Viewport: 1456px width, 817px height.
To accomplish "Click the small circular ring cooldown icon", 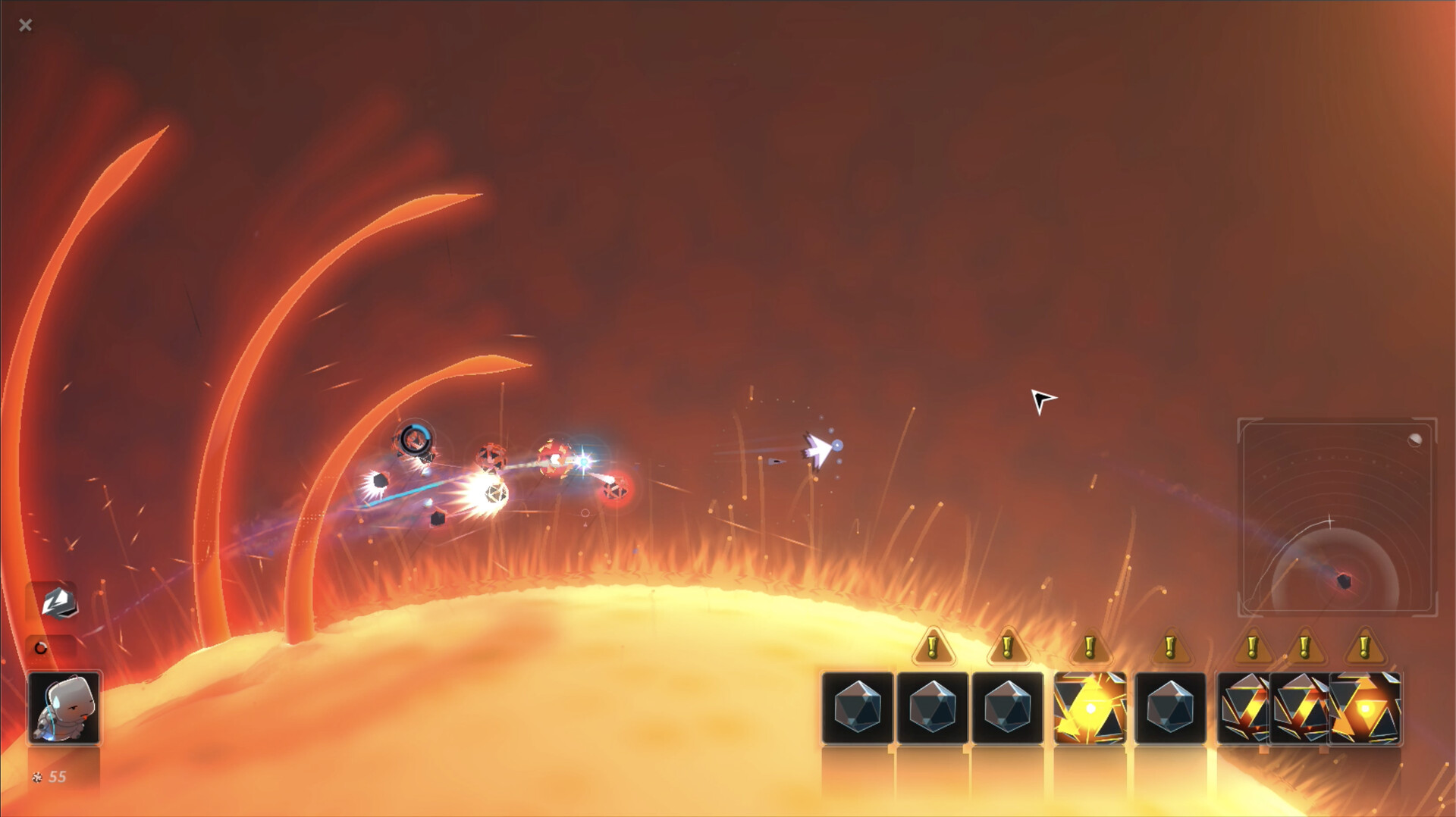I will tap(41, 648).
